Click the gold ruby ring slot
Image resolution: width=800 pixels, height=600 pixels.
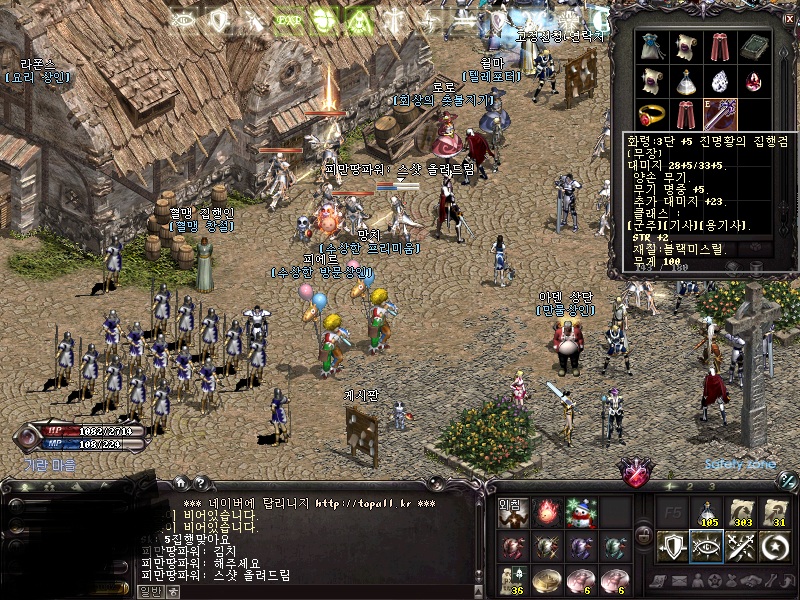tap(652, 113)
